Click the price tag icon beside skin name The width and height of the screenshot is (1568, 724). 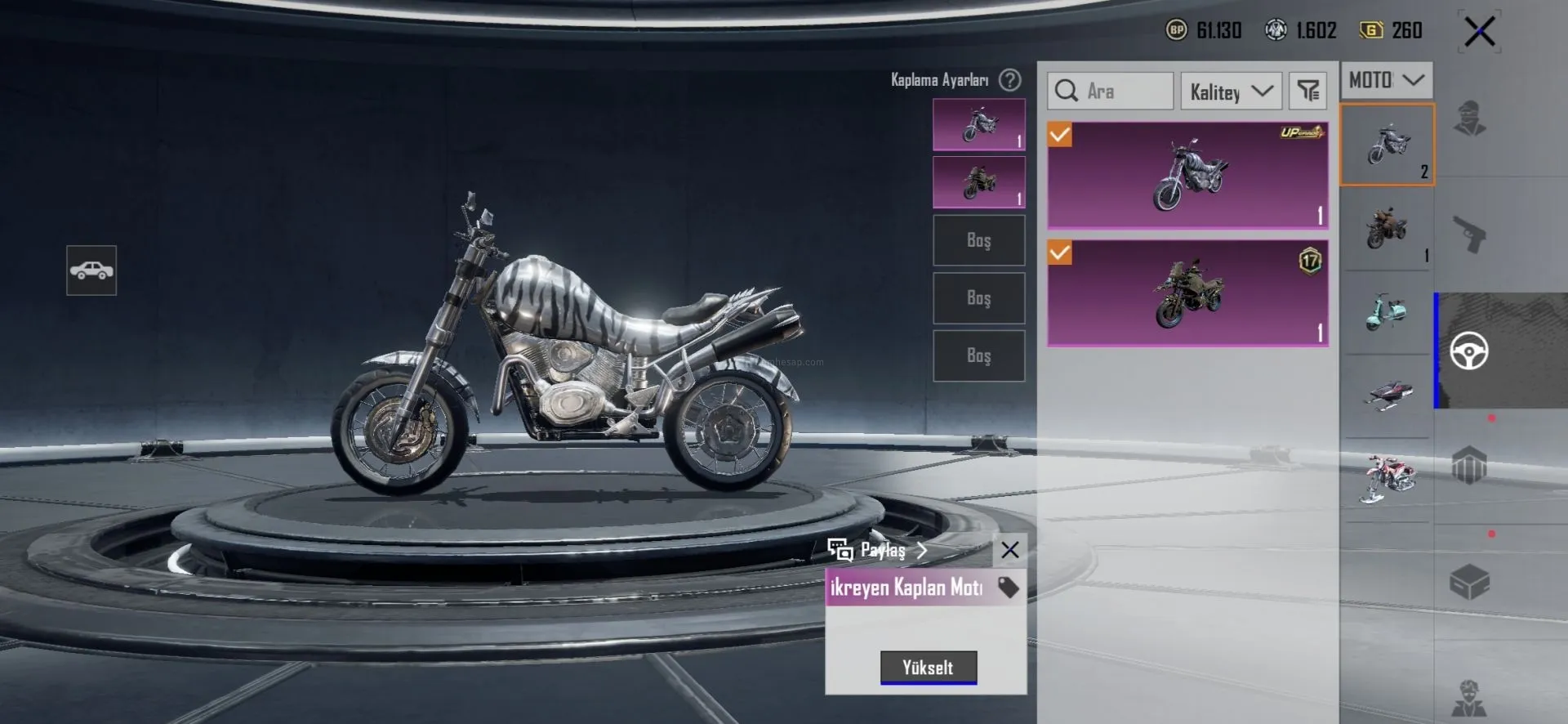pos(1008,588)
